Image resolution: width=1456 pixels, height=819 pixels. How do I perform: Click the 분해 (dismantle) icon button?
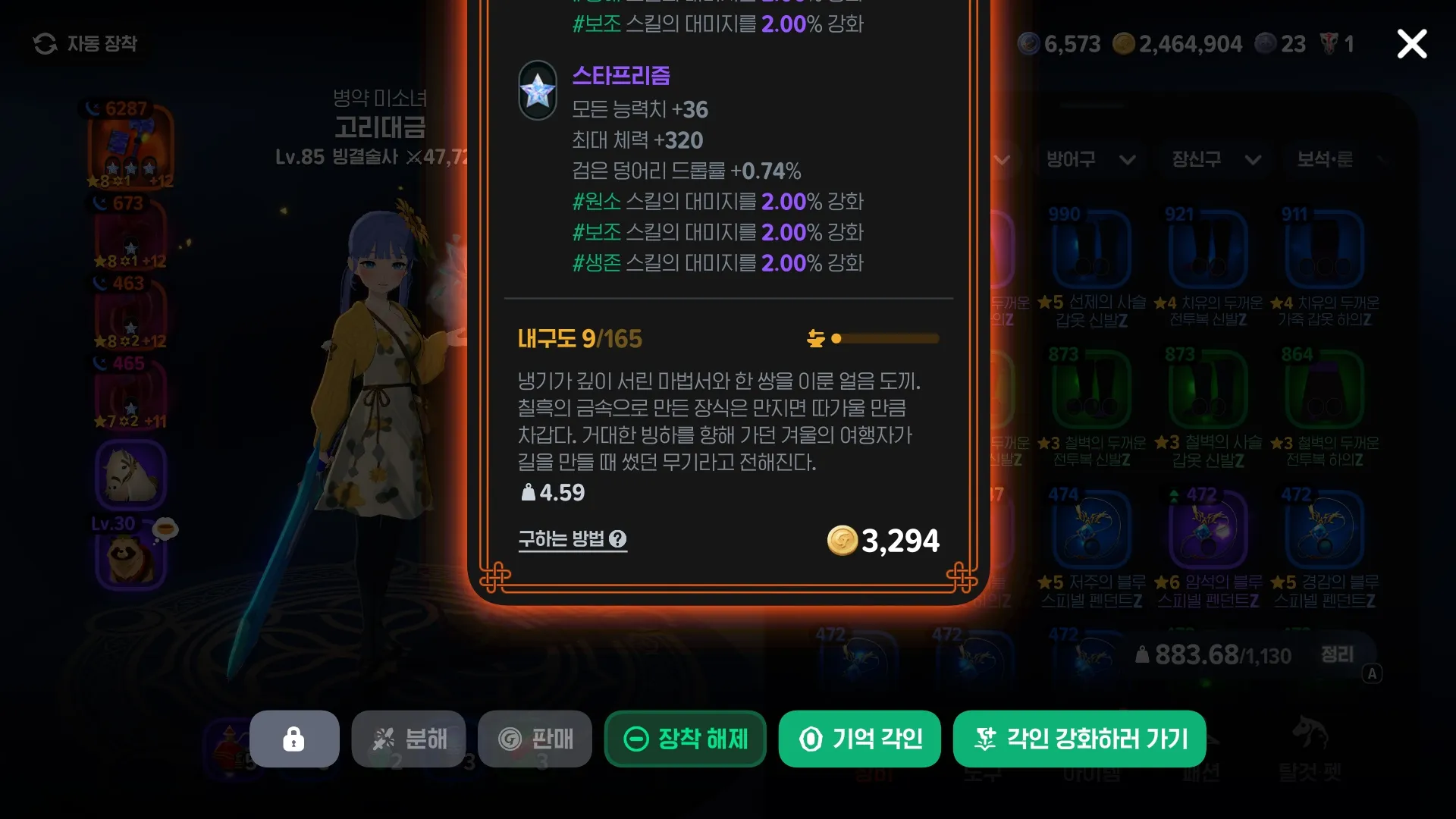(x=385, y=739)
